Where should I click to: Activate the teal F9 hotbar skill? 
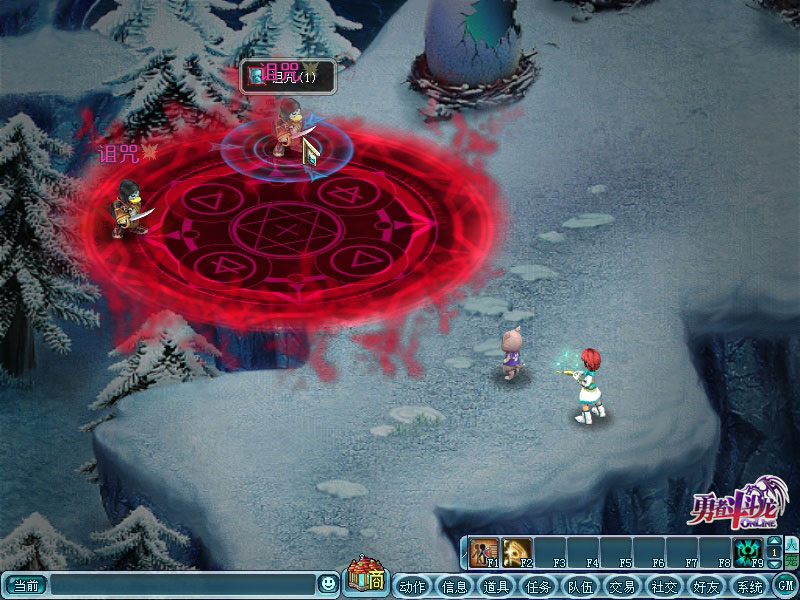coord(747,553)
